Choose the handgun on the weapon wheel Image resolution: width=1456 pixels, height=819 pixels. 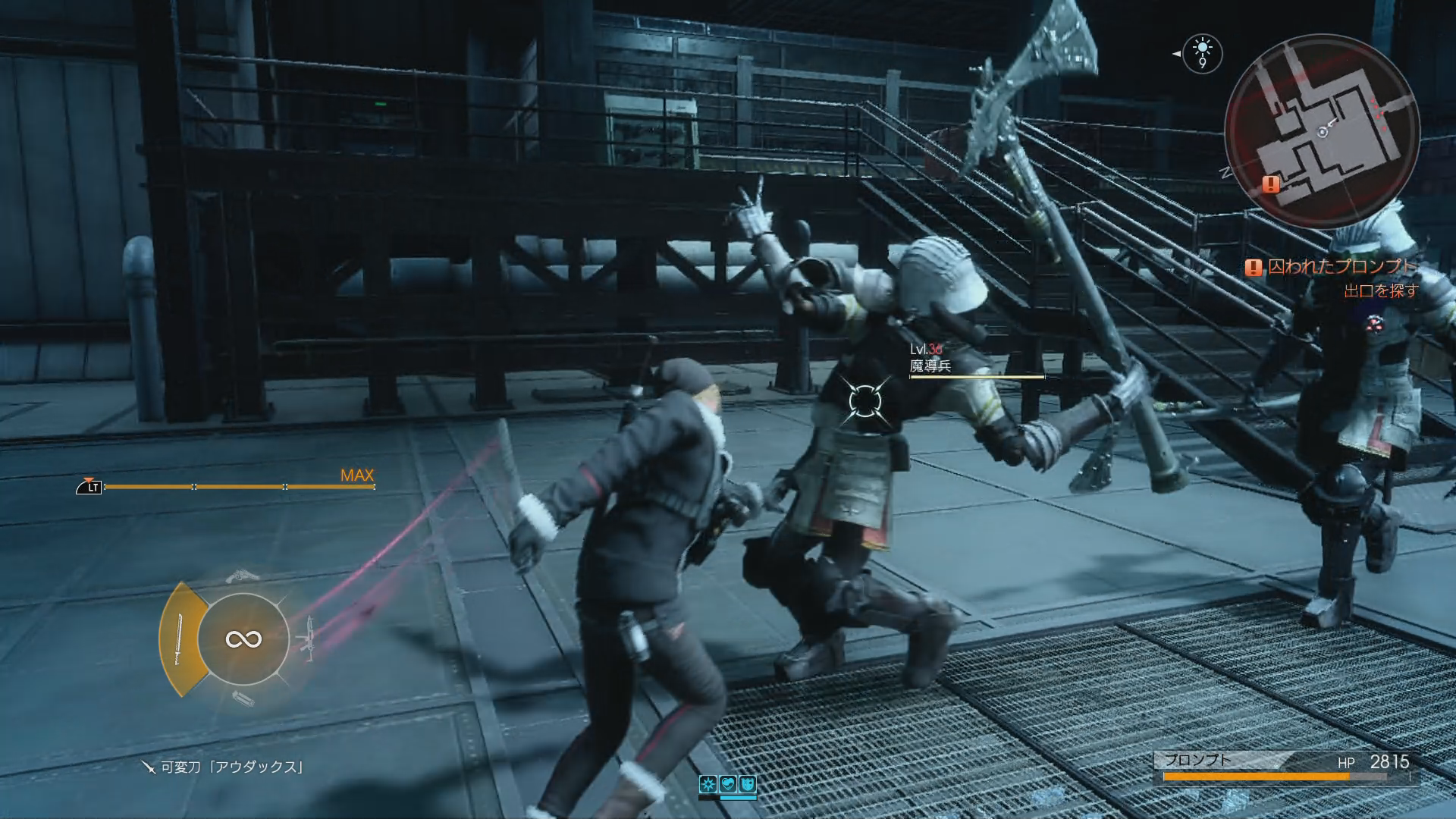click(x=243, y=576)
